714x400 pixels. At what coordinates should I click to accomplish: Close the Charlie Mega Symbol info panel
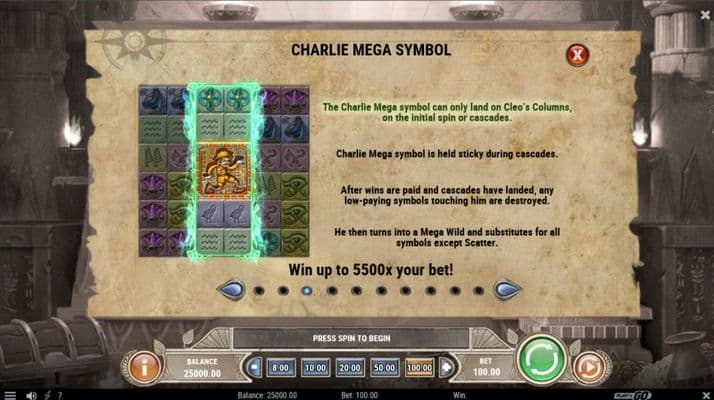[x=577, y=55]
